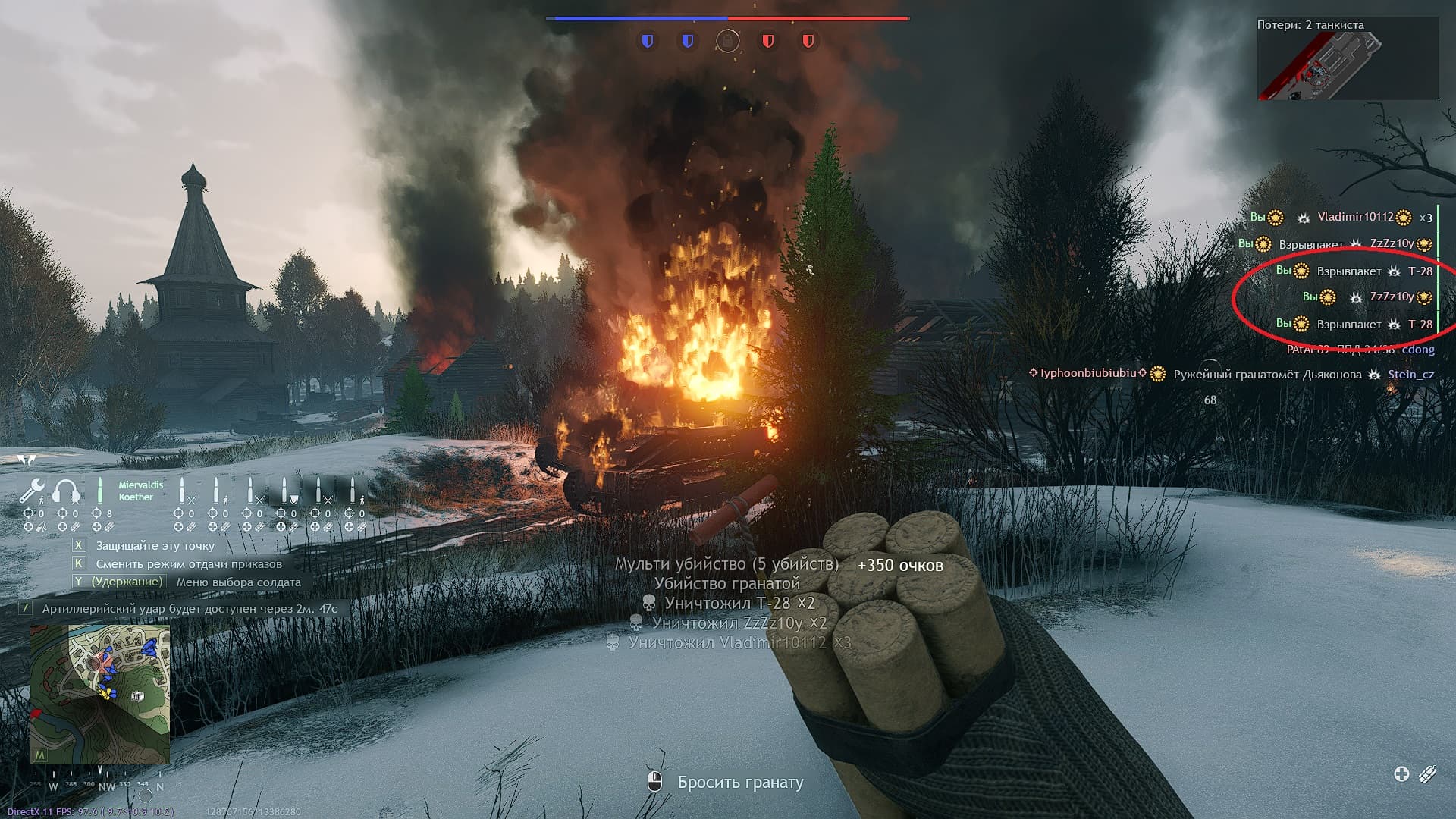Select the wrench engineer squad member
Viewport: 1456px width, 819px height.
pyautogui.click(x=32, y=491)
